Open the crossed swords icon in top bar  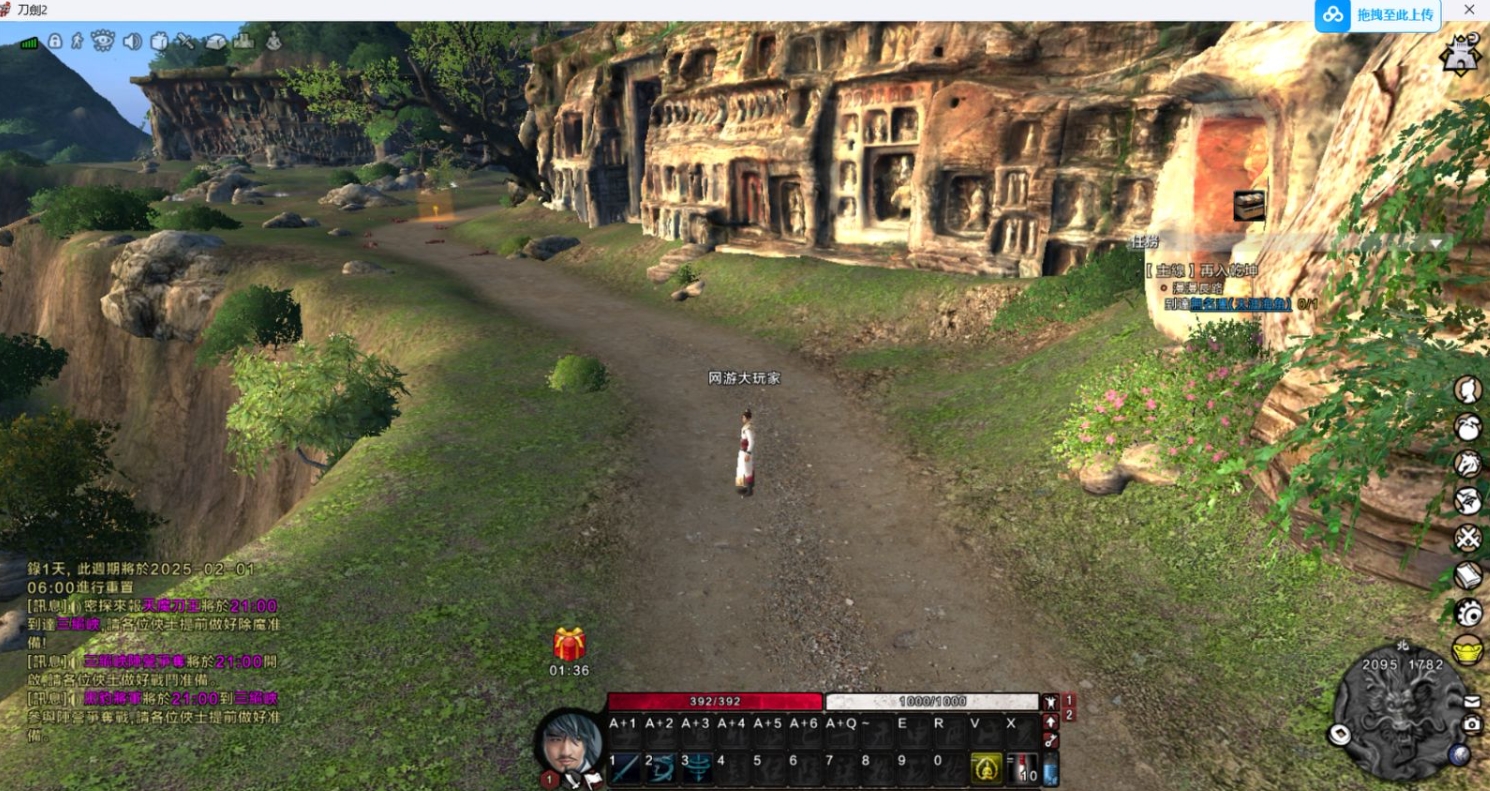coord(186,41)
